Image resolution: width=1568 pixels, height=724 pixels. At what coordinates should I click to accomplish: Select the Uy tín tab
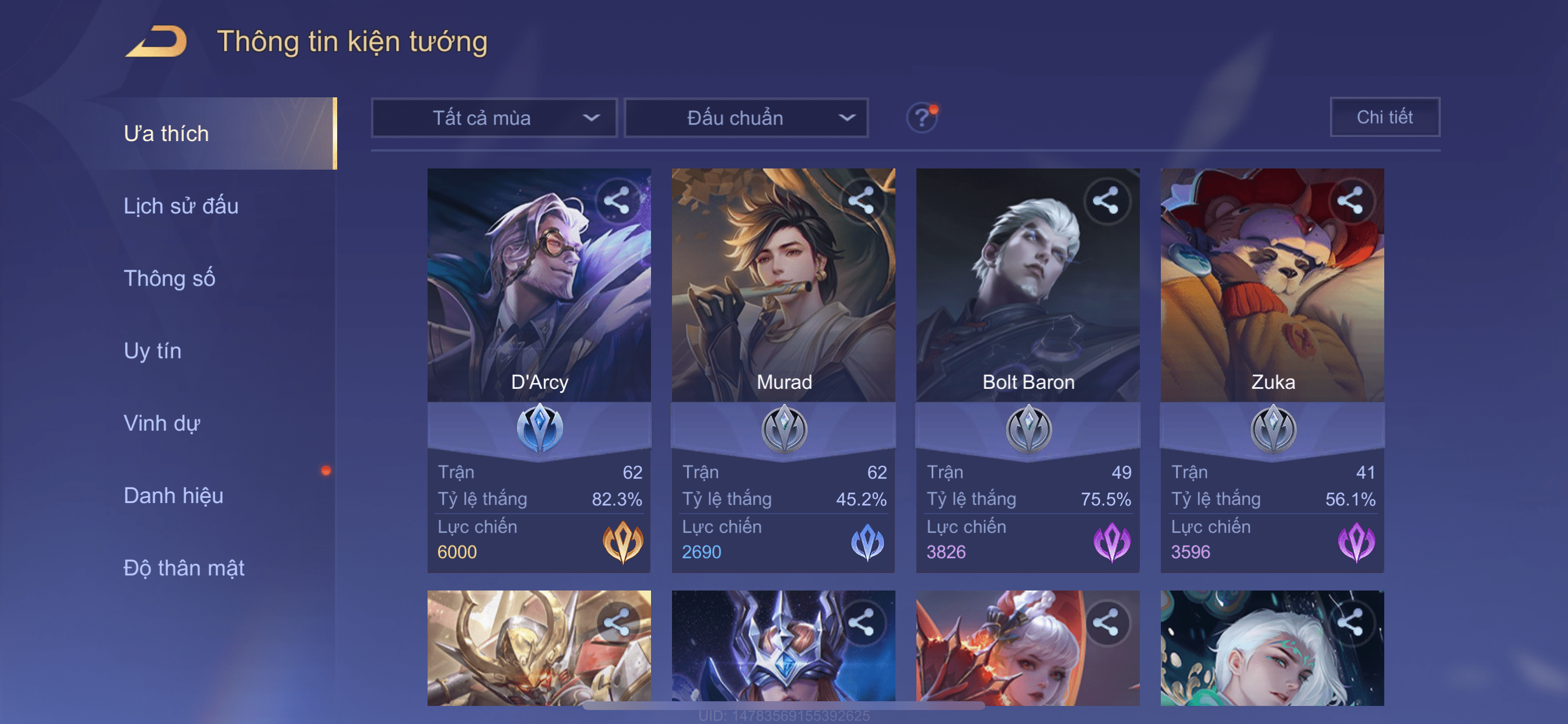(152, 350)
